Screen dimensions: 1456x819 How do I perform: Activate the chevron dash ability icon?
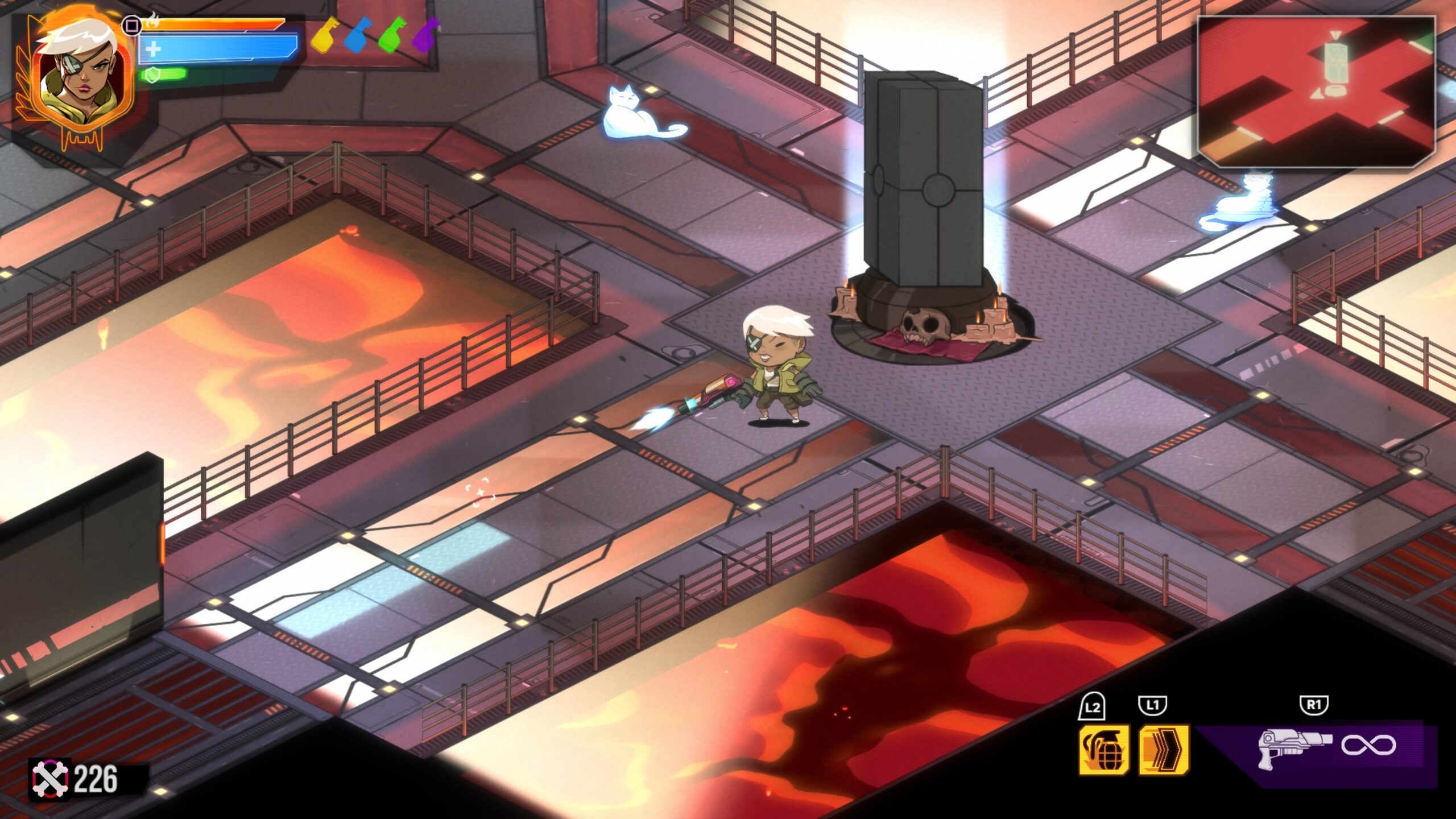pyautogui.click(x=1164, y=750)
